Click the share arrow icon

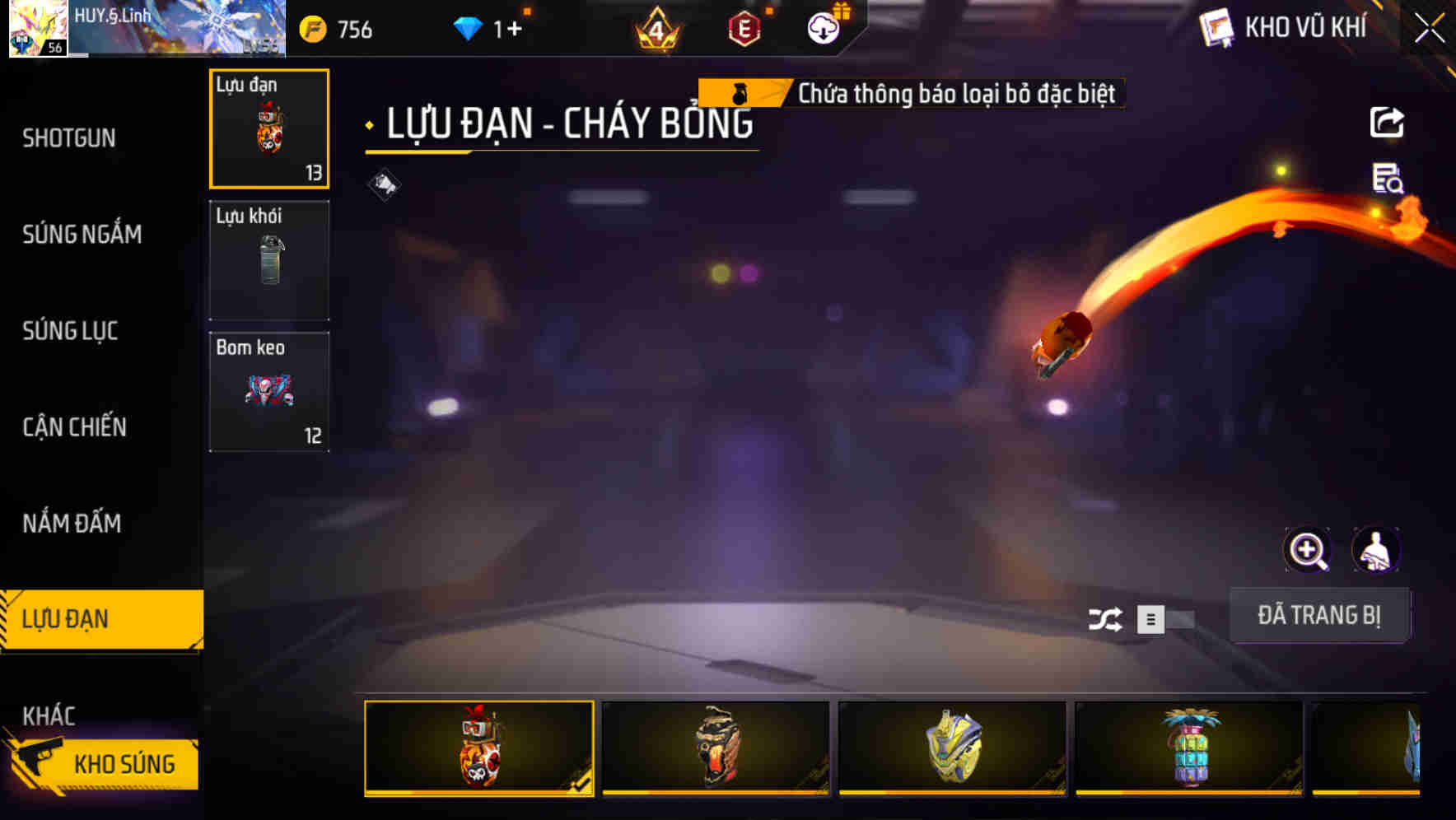click(x=1388, y=122)
